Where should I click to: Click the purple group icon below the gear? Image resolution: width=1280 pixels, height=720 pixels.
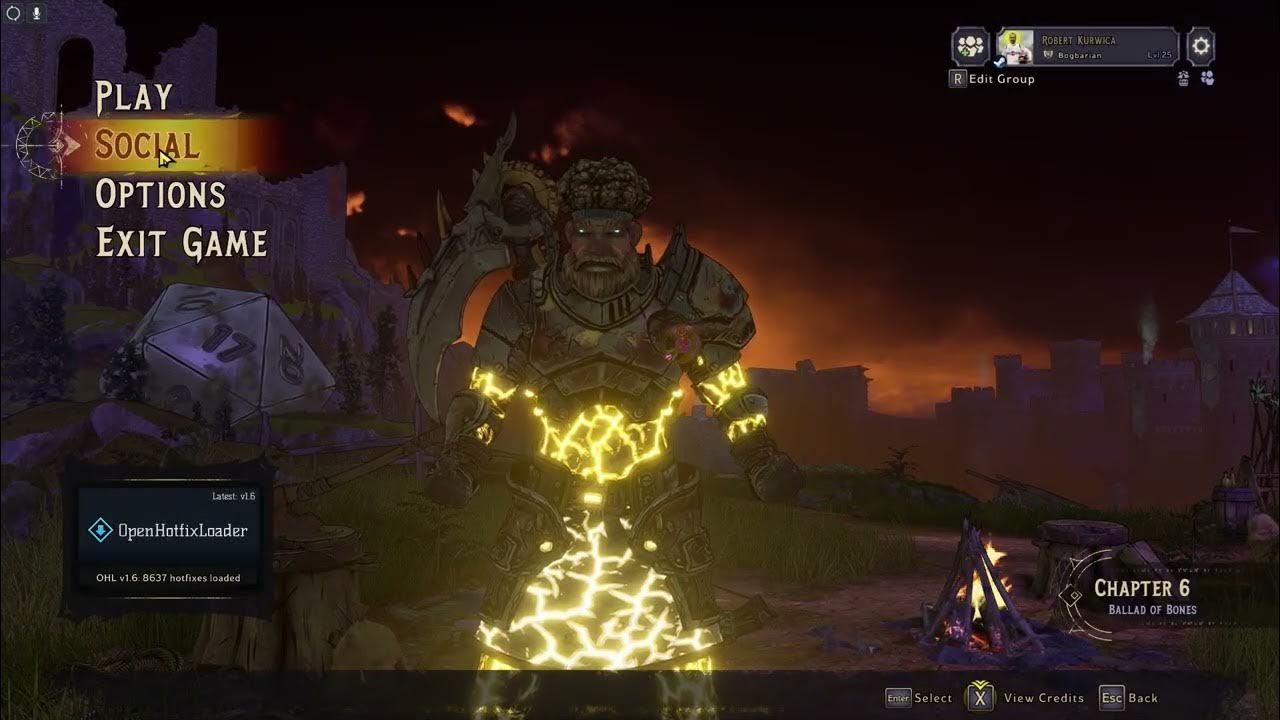1207,78
